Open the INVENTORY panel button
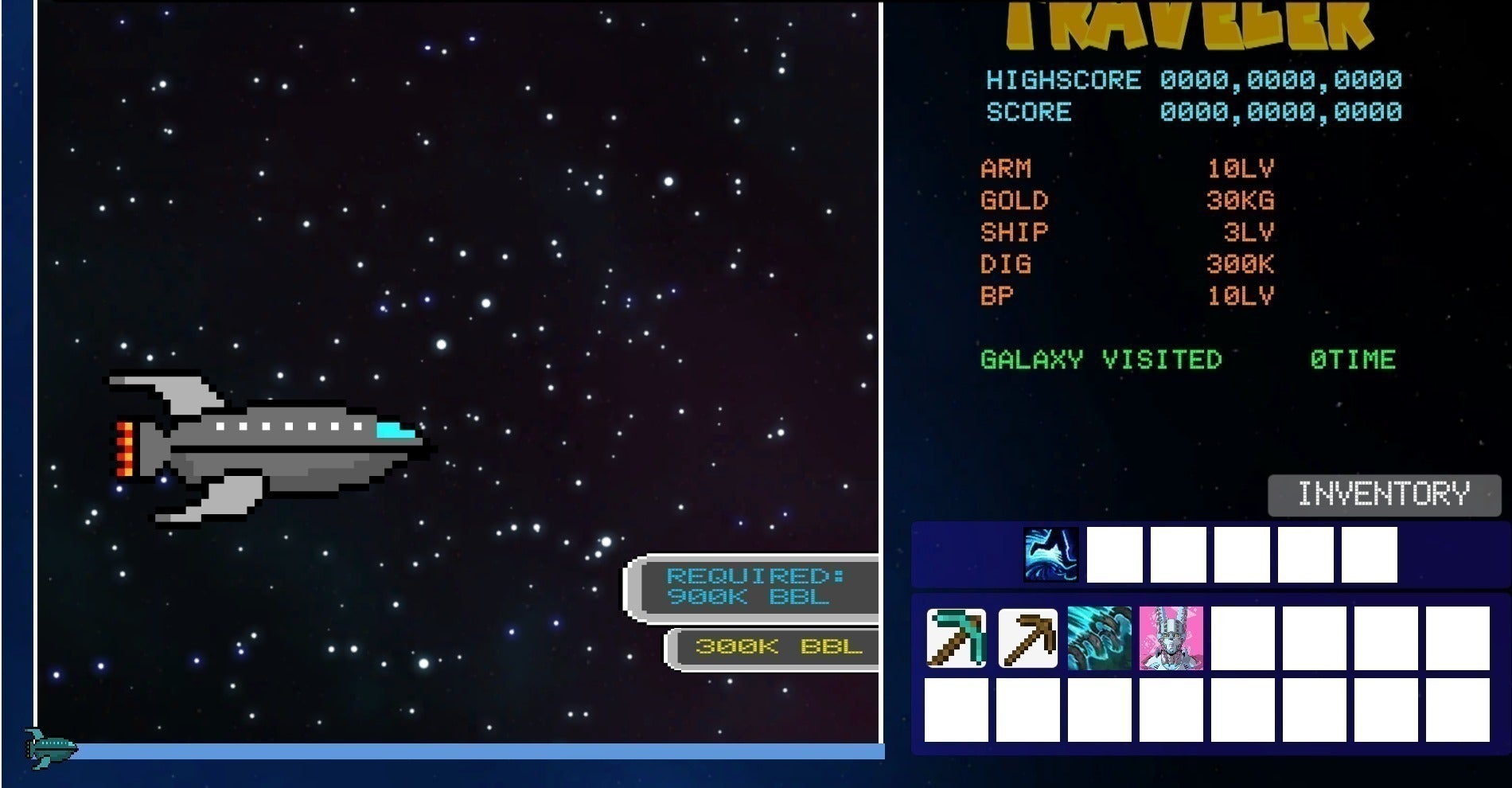 [1384, 494]
